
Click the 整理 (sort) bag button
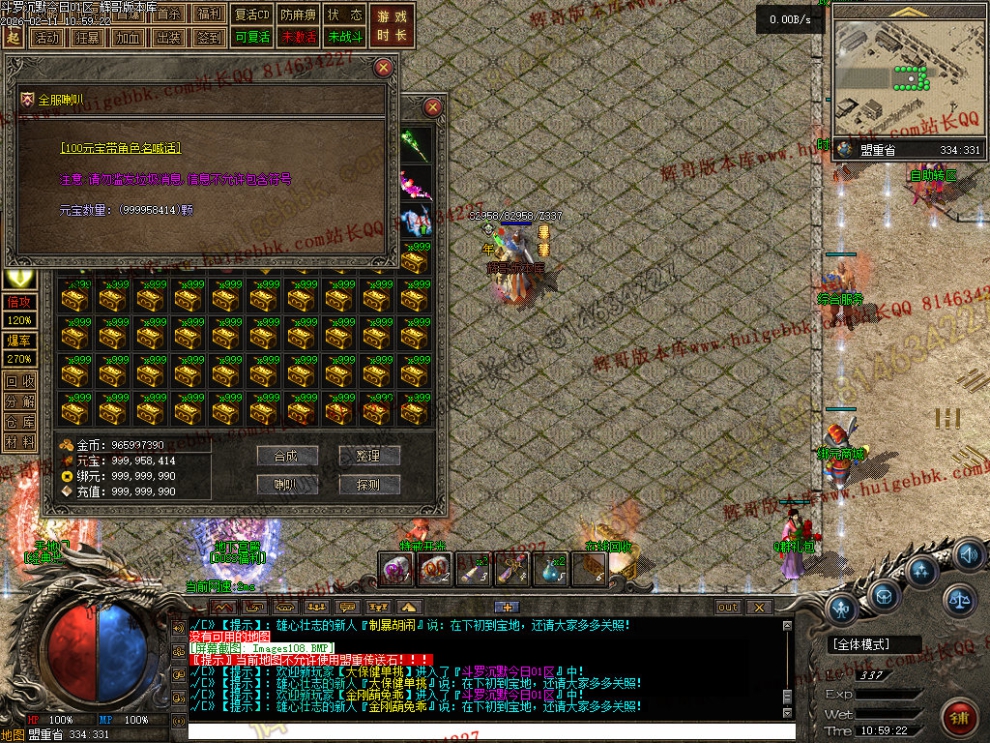click(x=368, y=455)
